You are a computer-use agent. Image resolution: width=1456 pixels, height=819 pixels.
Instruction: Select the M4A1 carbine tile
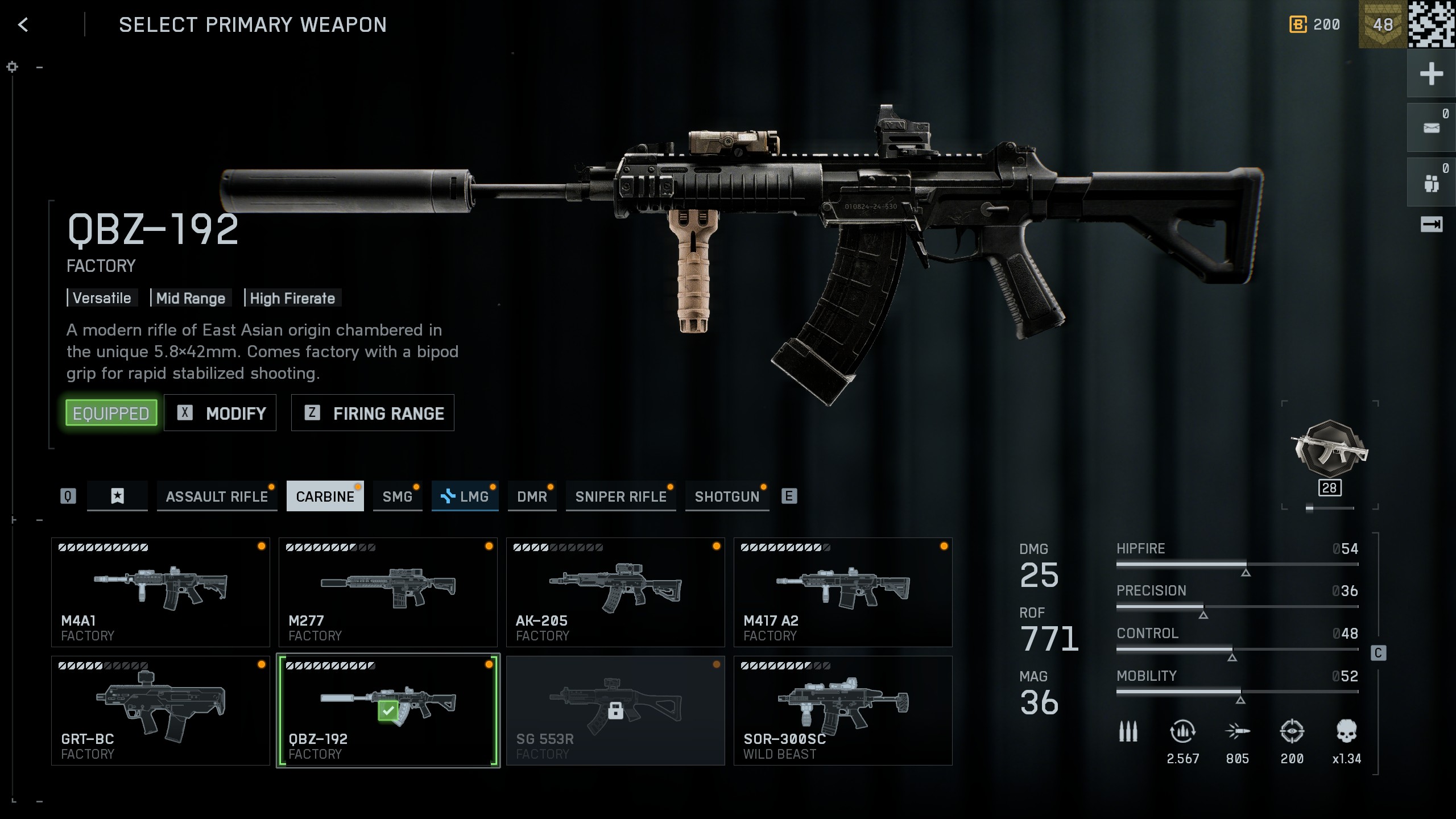click(x=160, y=592)
